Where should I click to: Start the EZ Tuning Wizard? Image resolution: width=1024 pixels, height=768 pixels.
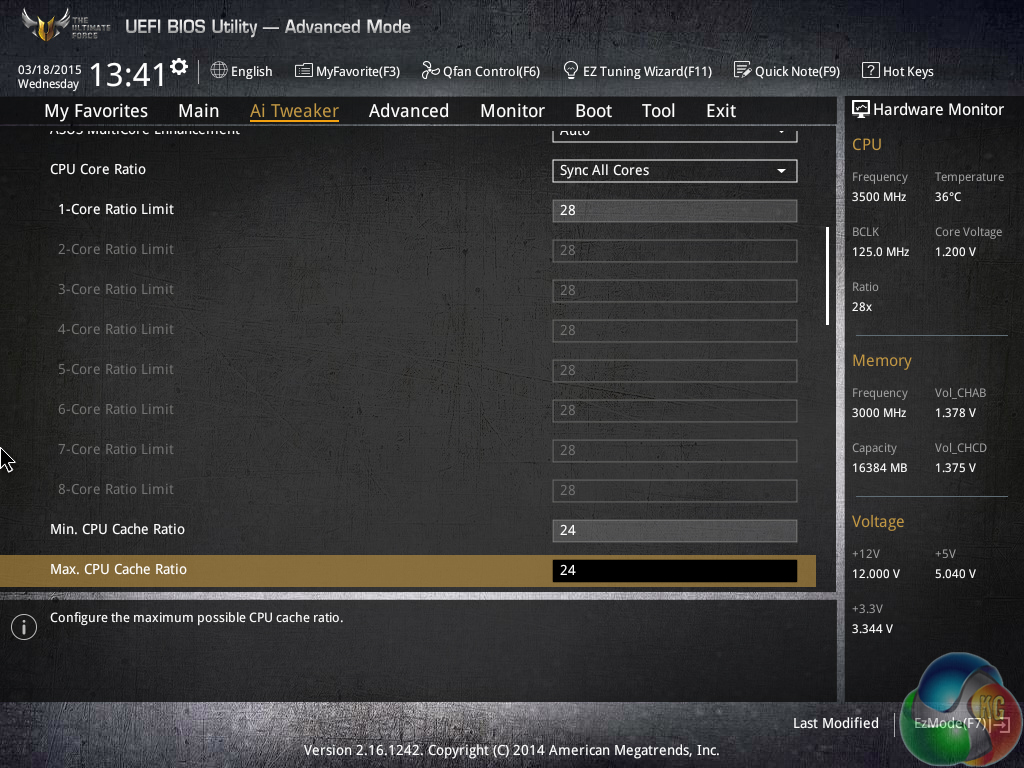coord(637,71)
